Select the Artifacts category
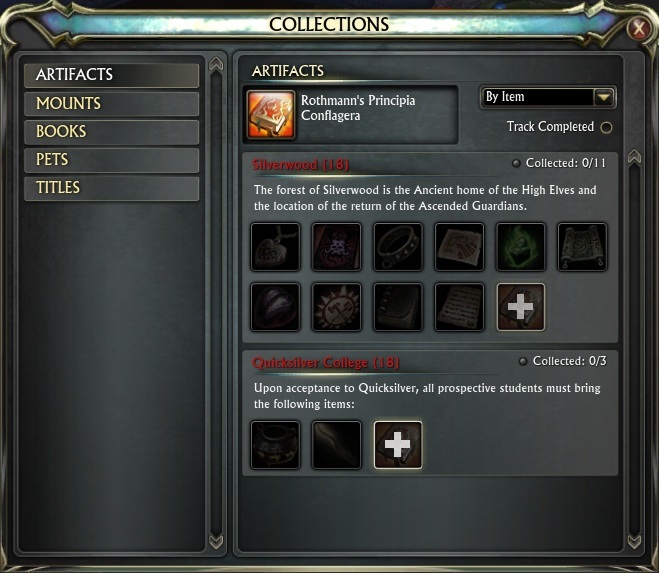Screen dimensions: 659x573 111,75
